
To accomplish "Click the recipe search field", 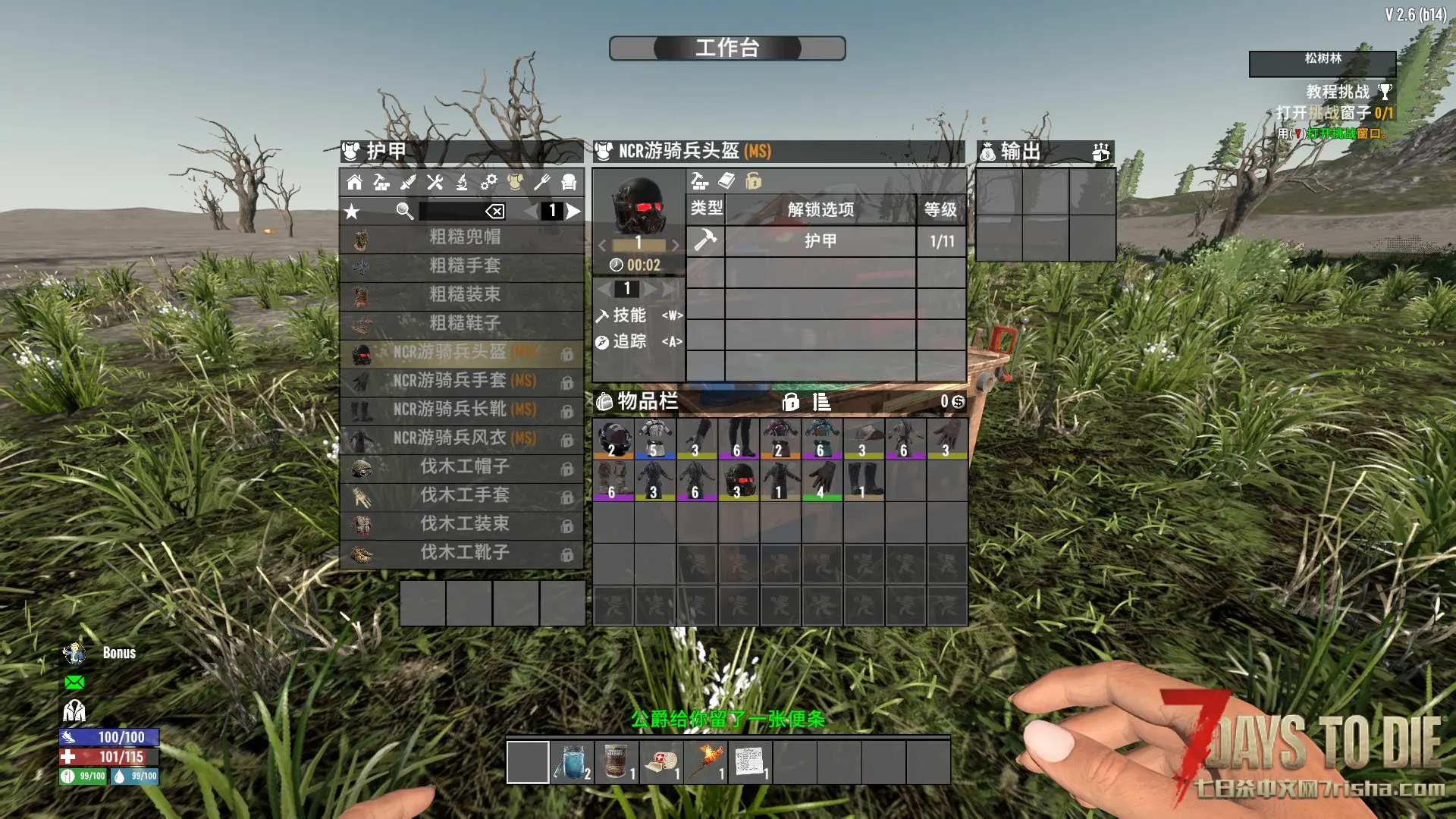I will coord(451,212).
